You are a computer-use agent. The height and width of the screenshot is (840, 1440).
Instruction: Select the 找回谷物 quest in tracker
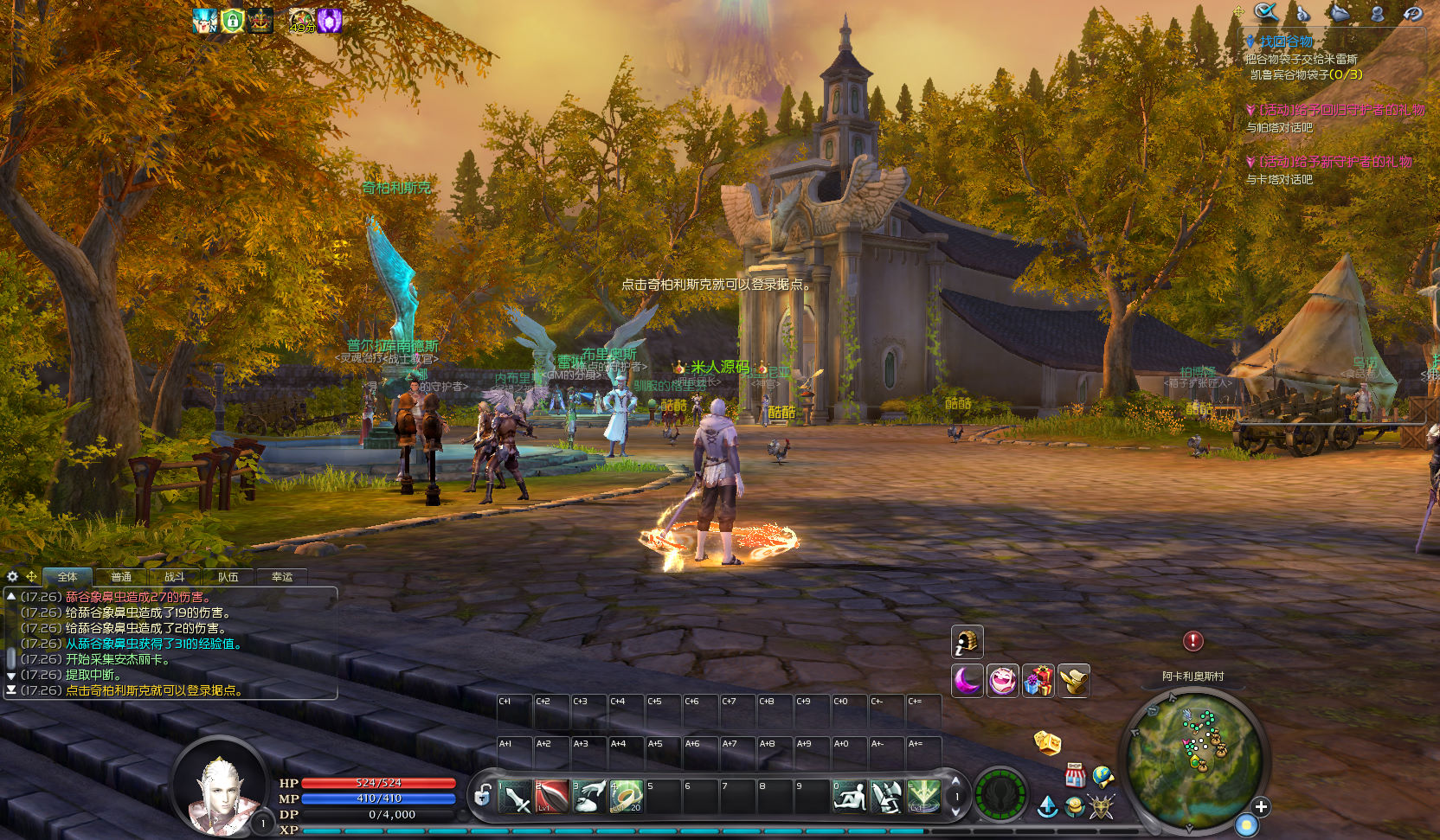[x=1286, y=42]
